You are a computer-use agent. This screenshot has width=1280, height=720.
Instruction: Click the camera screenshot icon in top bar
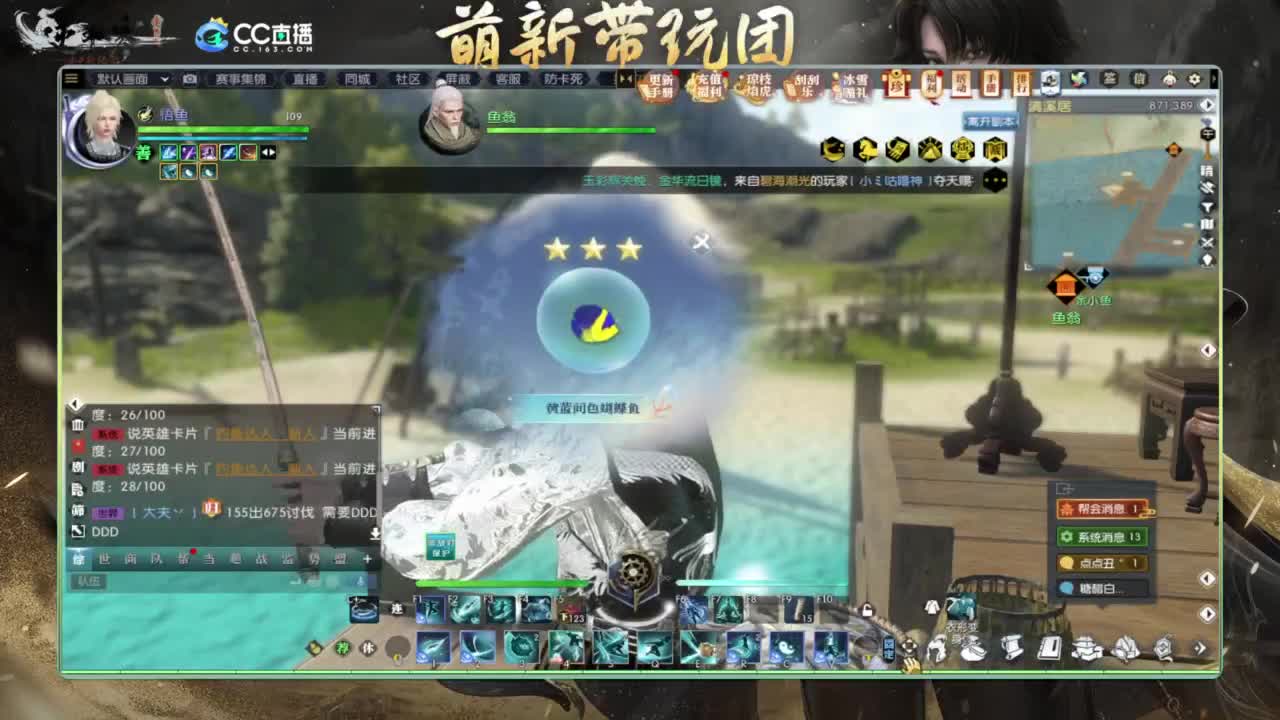[187, 78]
